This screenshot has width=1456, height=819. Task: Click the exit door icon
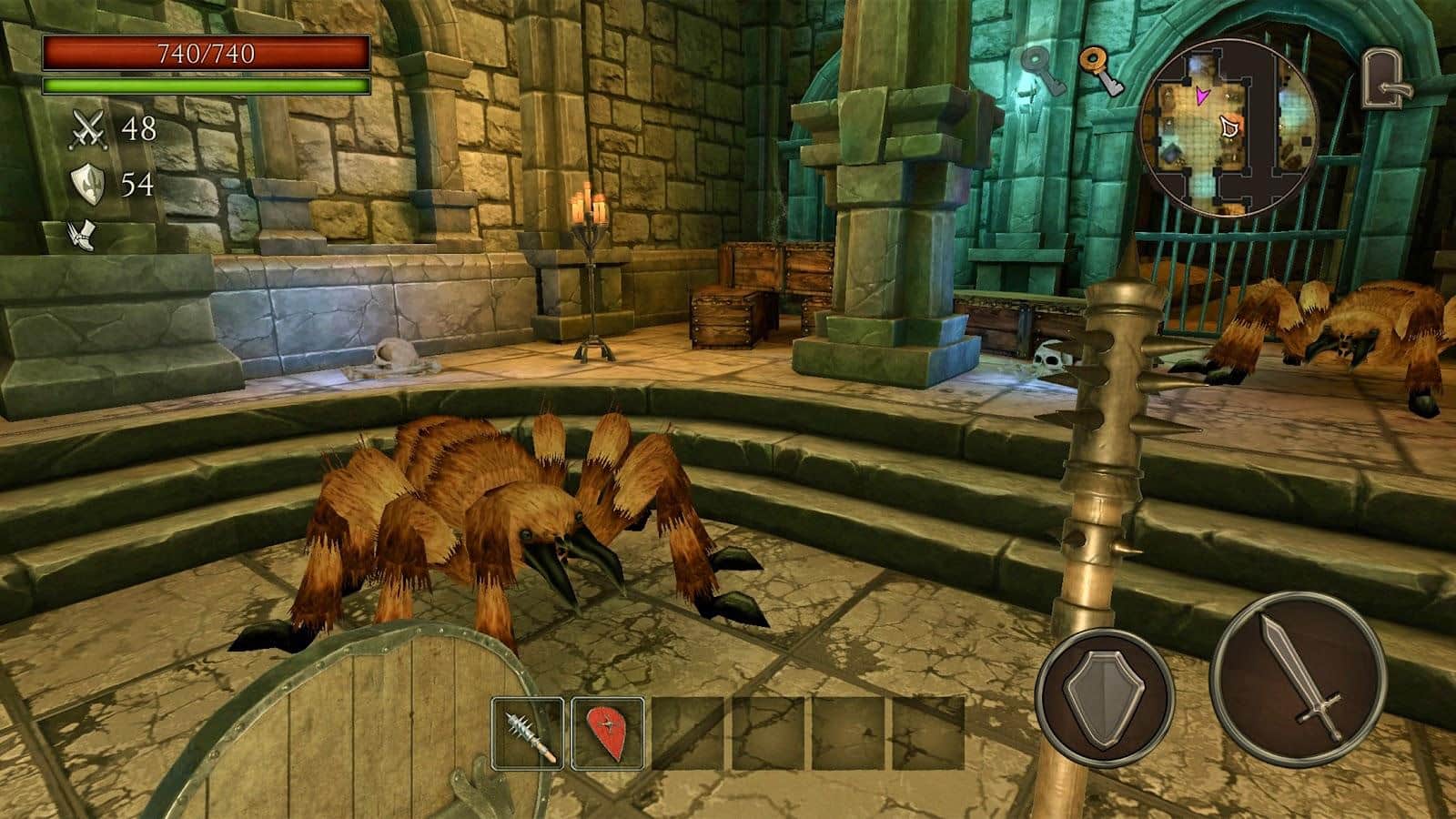coord(1387,79)
